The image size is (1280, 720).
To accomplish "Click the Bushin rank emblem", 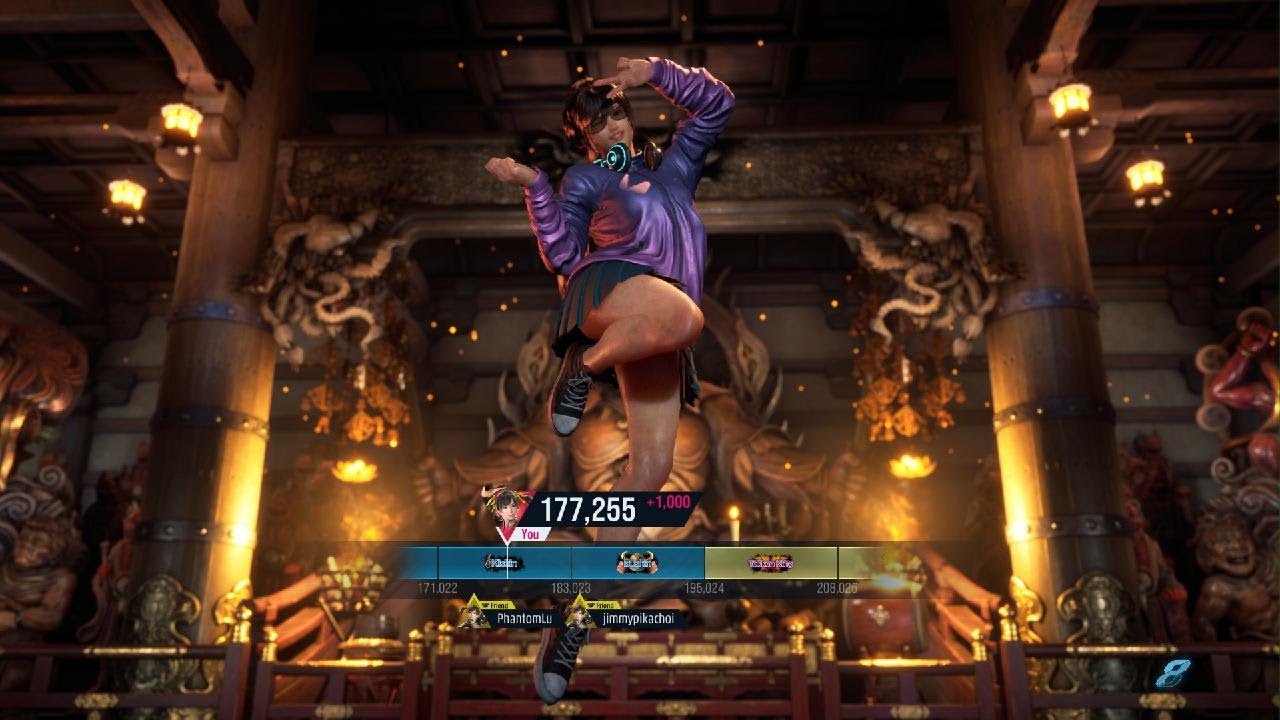I will click(635, 561).
